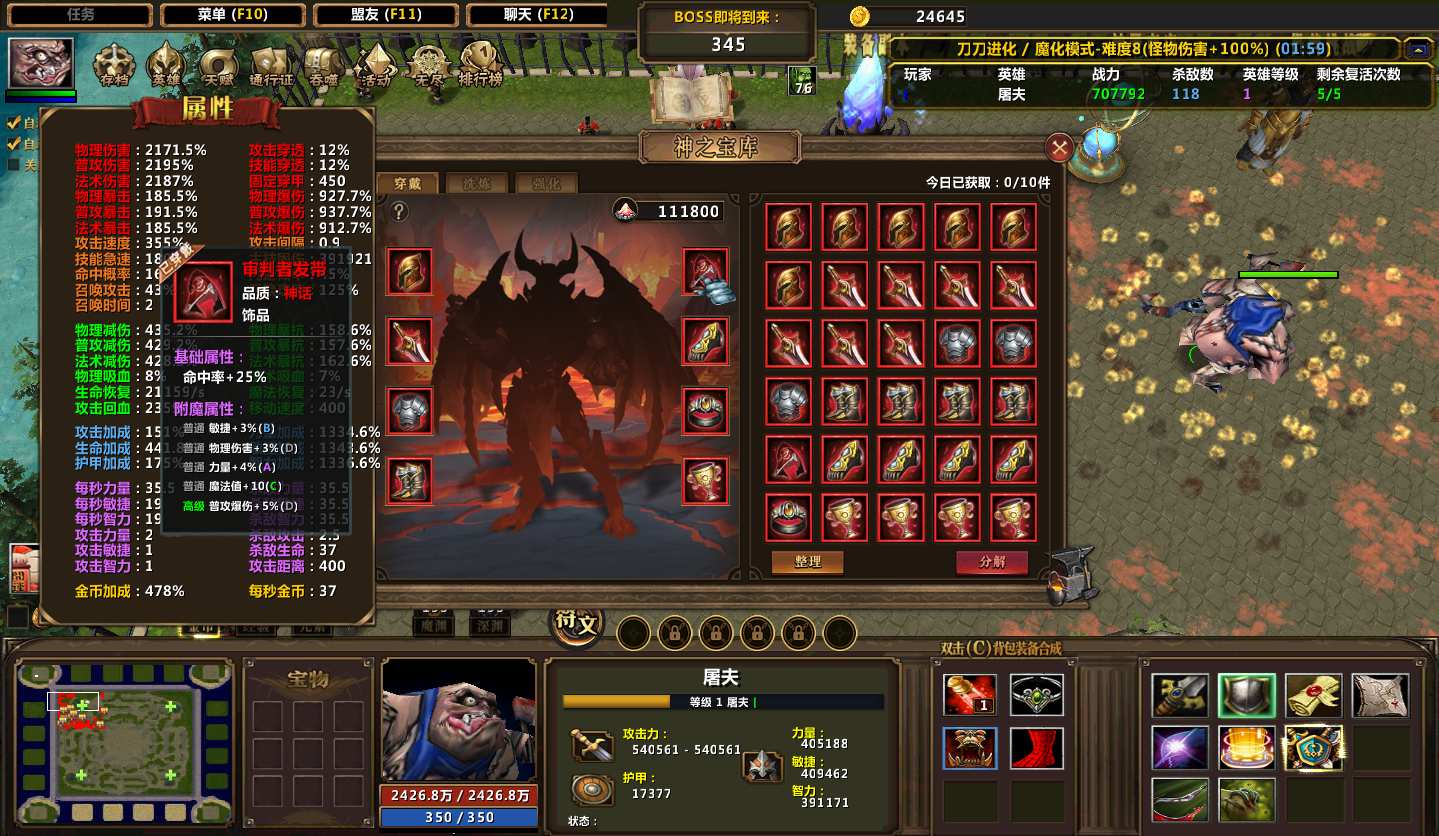The width and height of the screenshot is (1439, 836).
Task: Open the 菜单 (F10) menu
Action: (233, 15)
